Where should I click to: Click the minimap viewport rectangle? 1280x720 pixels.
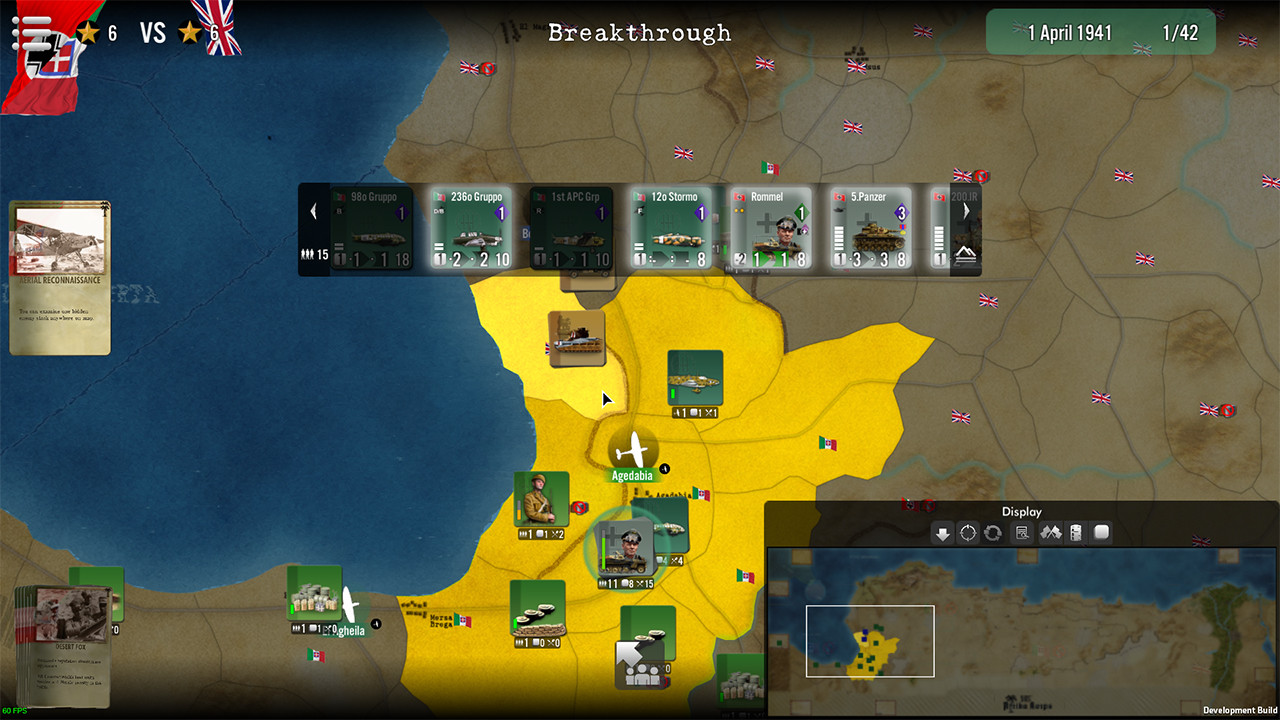(869, 641)
